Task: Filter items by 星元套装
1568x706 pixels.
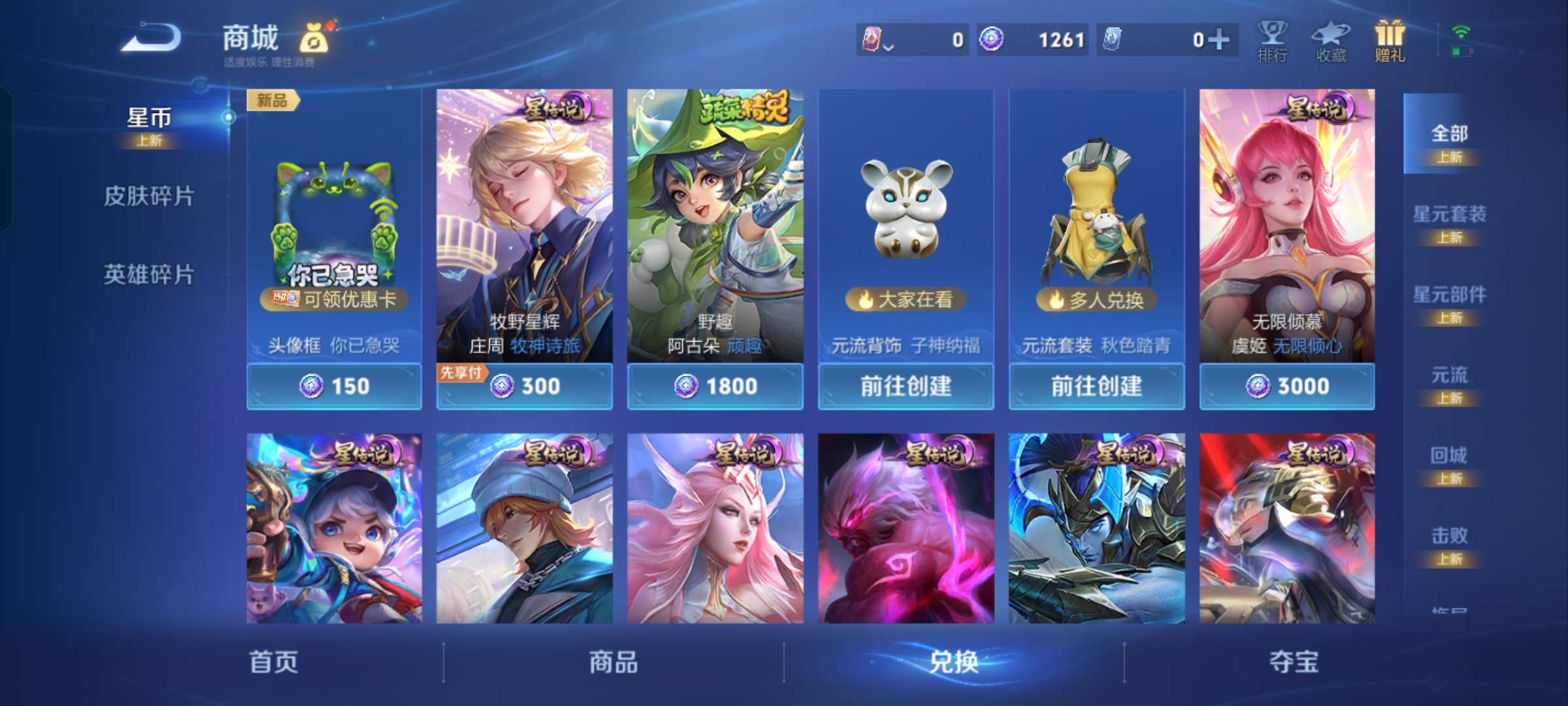Action: [x=1452, y=216]
